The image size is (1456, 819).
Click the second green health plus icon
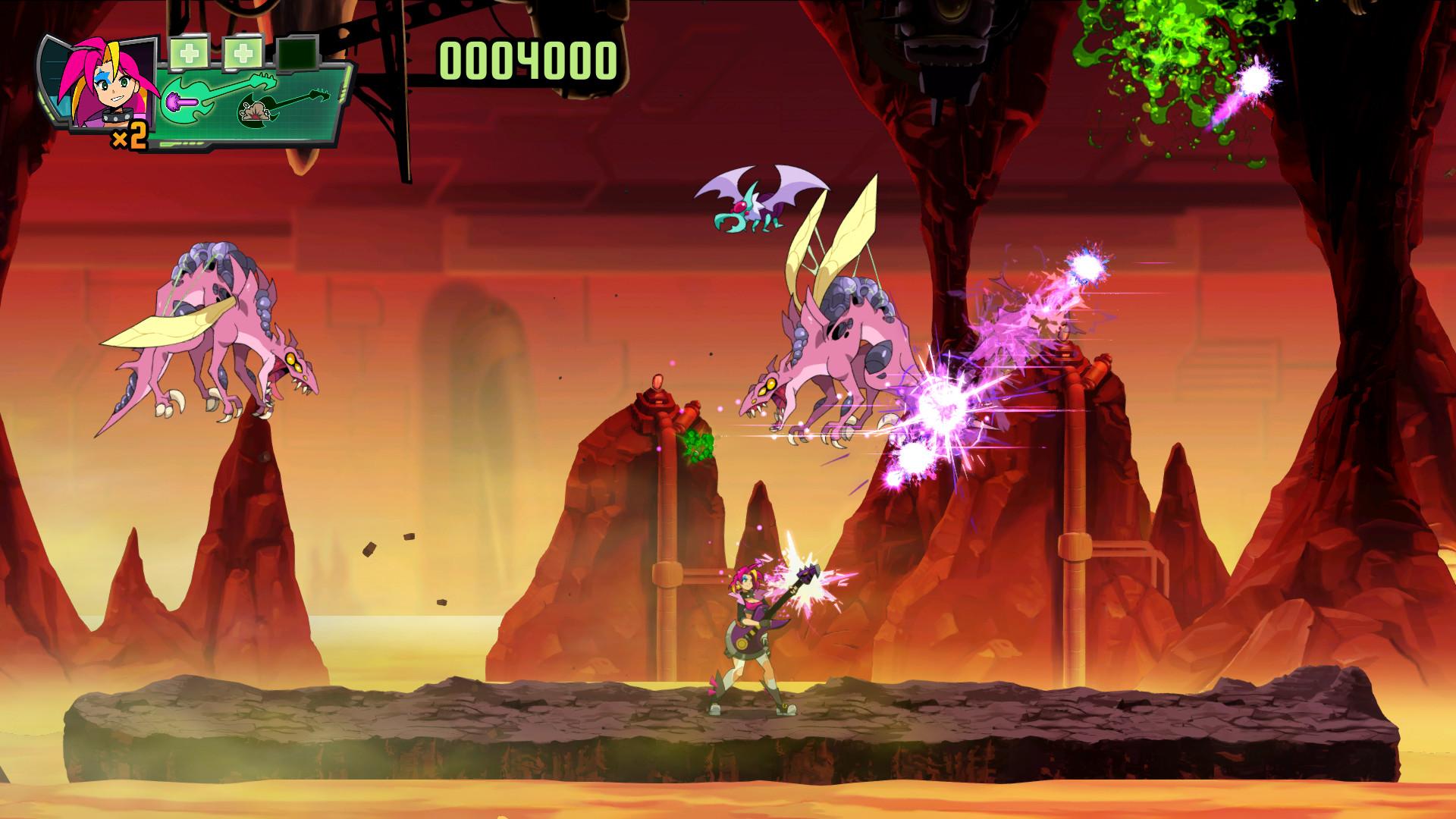click(x=243, y=53)
